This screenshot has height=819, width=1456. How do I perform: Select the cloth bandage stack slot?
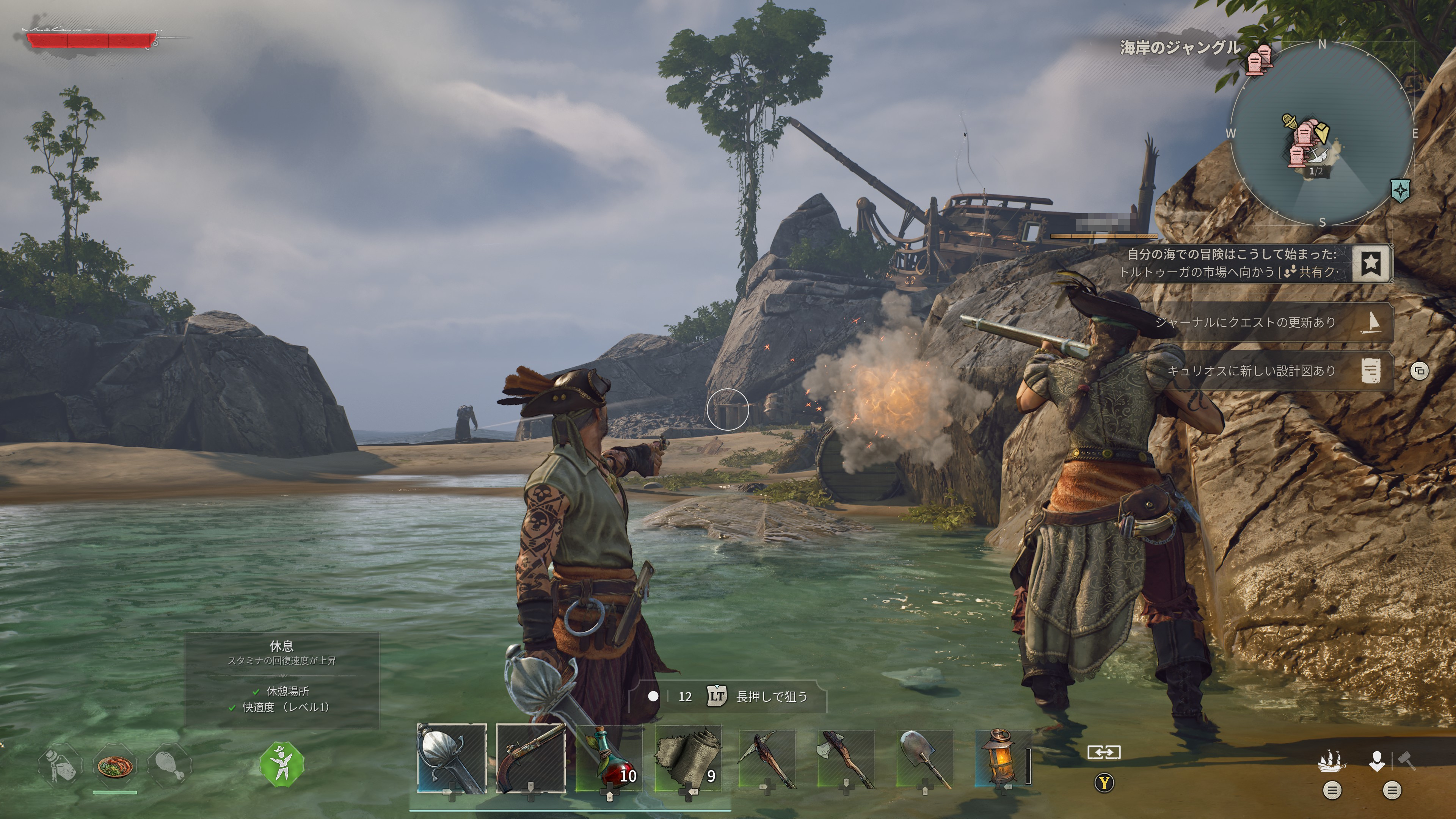coord(688,758)
